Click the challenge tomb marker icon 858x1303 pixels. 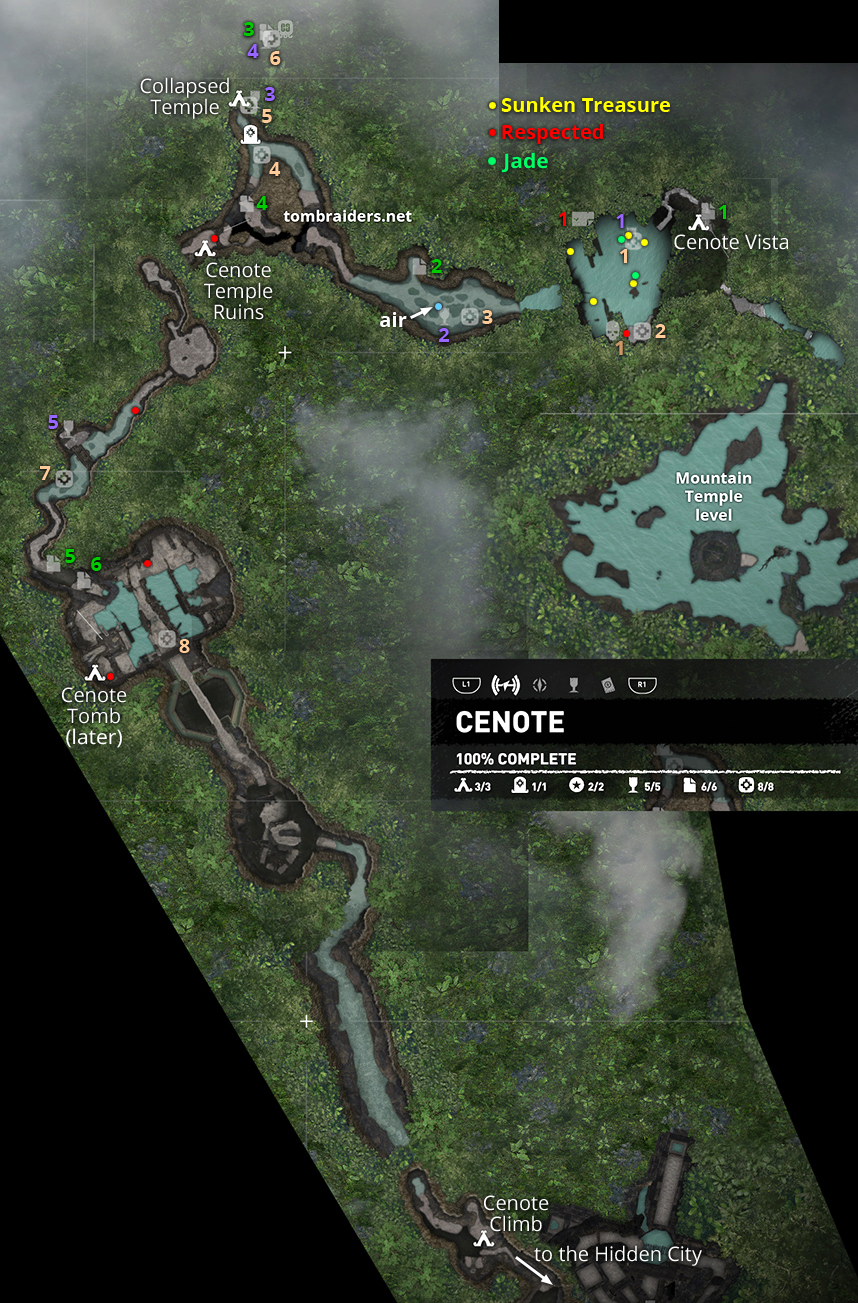250,135
